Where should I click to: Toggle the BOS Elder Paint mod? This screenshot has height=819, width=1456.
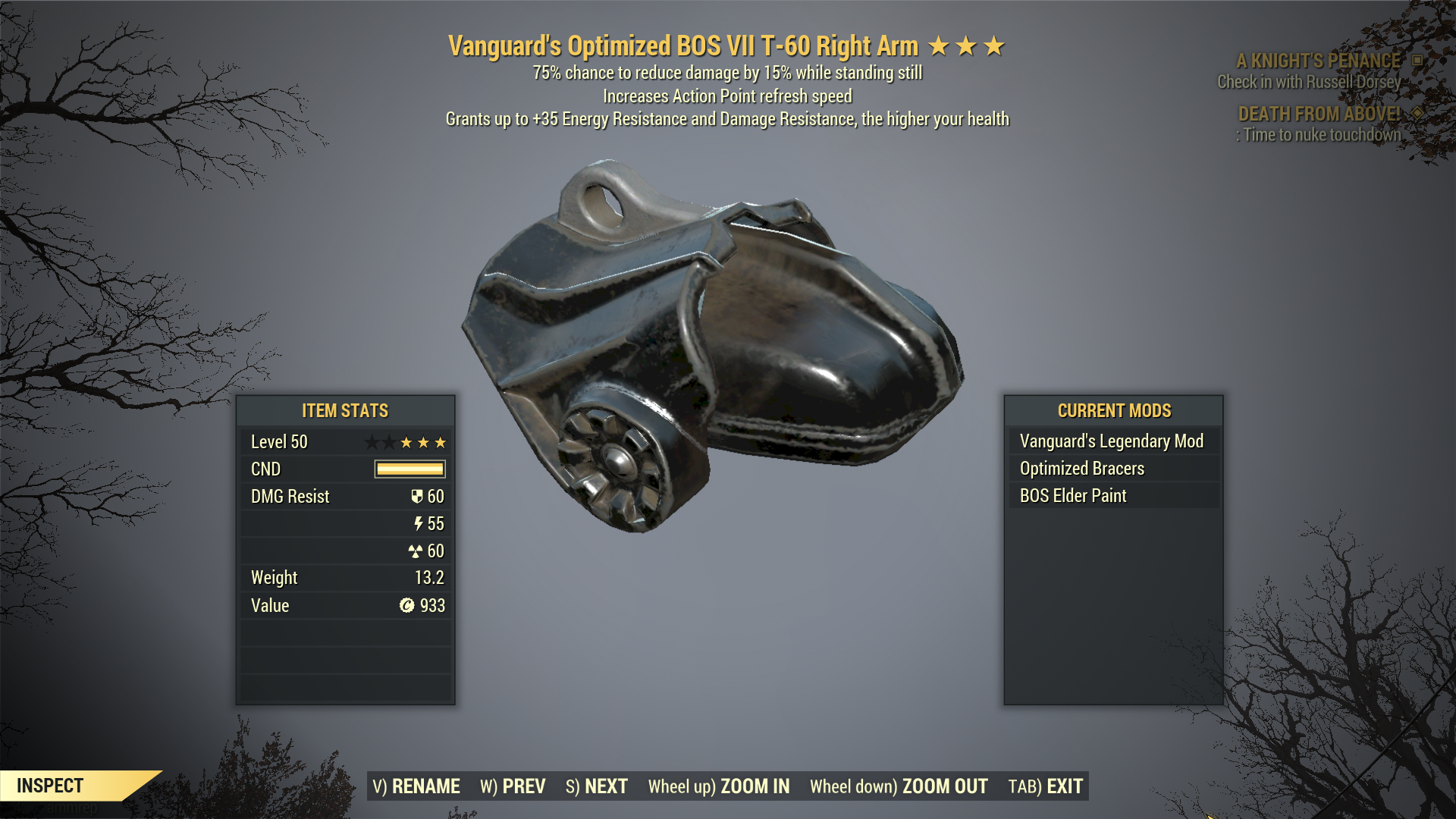tap(1074, 495)
